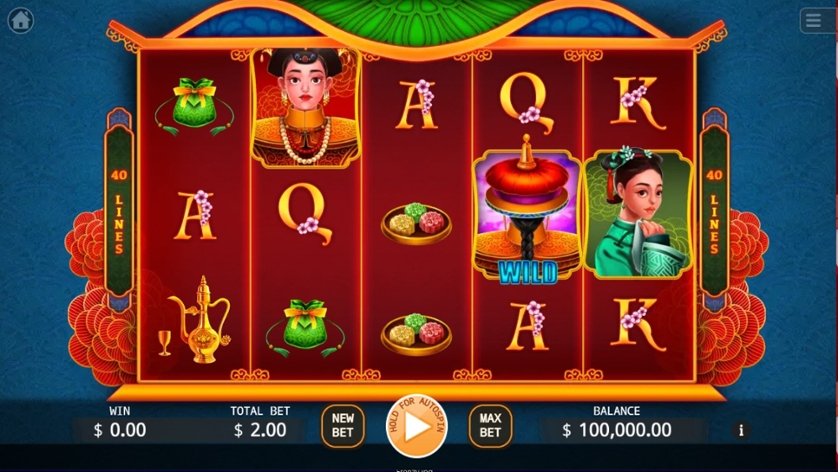838x472 pixels.
Task: Click the New Bet button
Action: pos(342,425)
